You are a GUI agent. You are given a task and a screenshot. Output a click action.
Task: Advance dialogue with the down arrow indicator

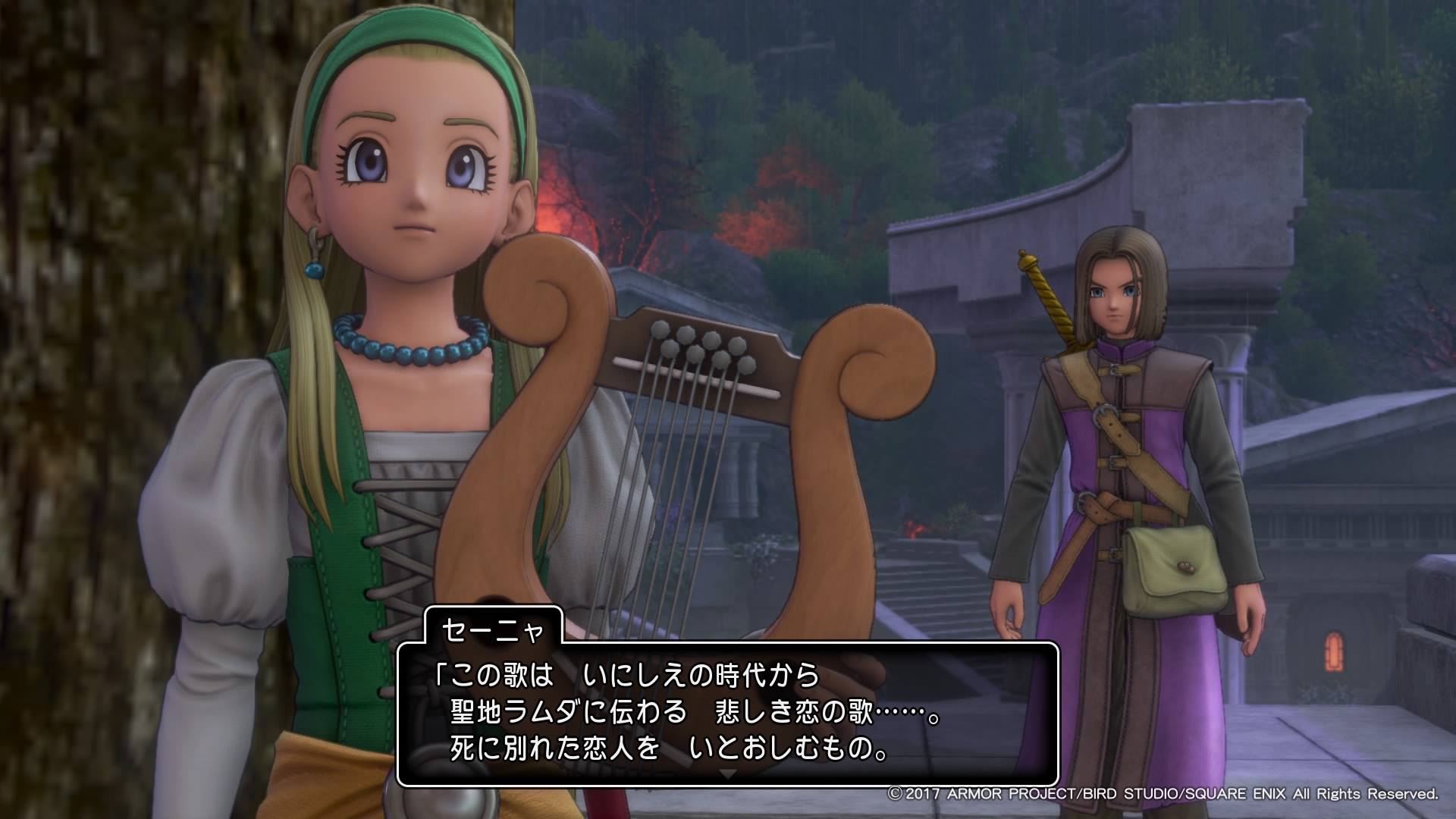727,774
